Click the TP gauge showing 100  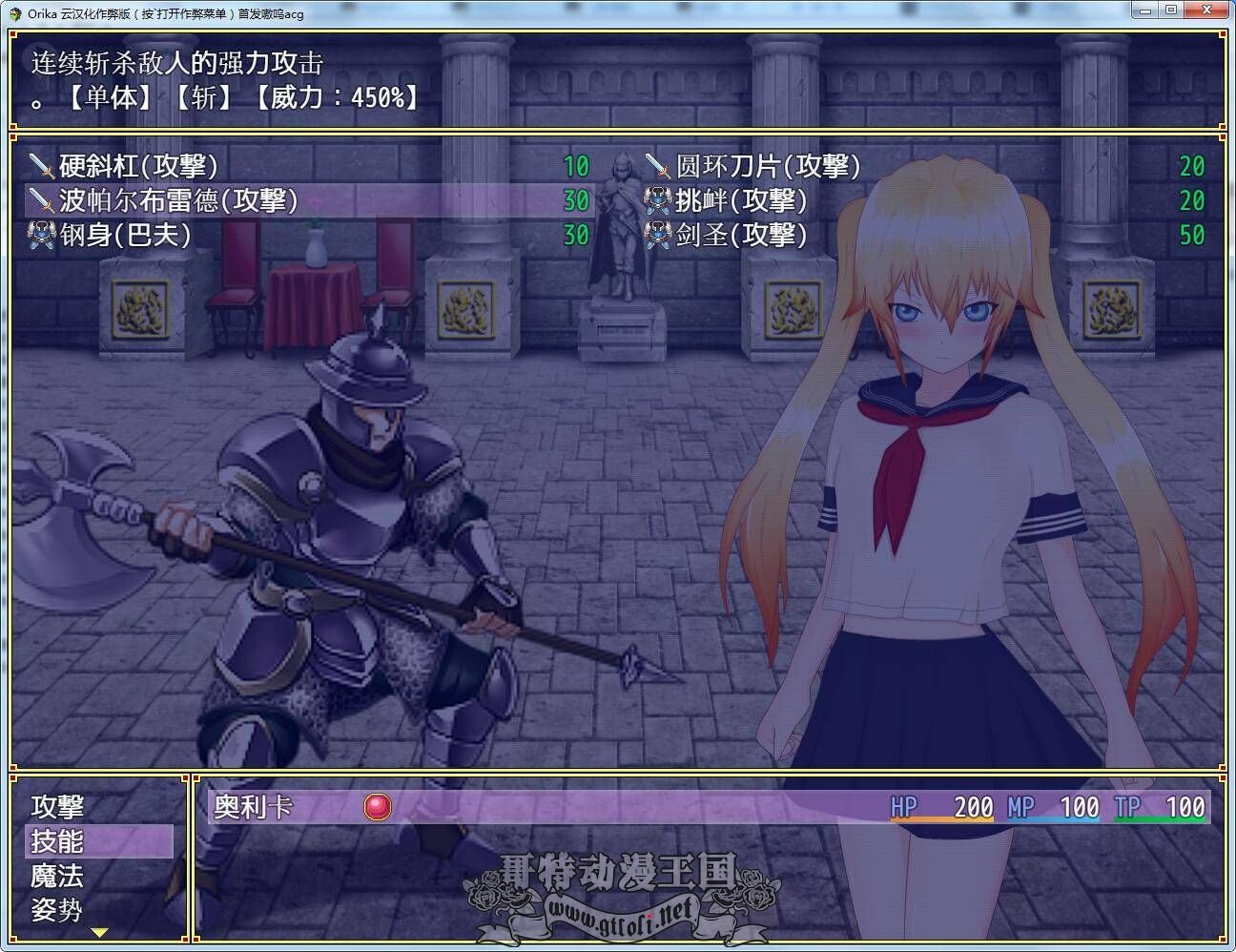(x=1159, y=807)
